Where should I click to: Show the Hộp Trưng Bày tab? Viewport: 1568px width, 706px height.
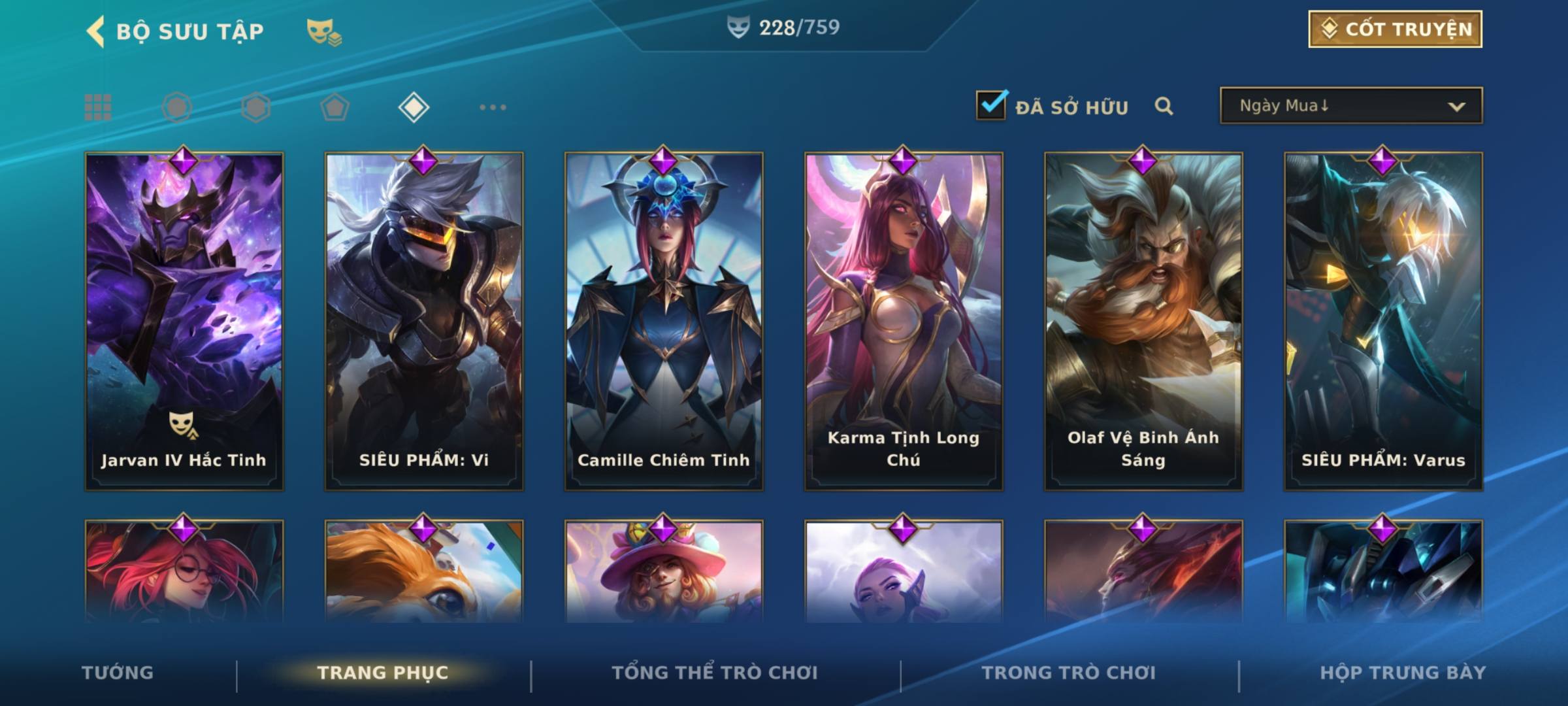1403,673
